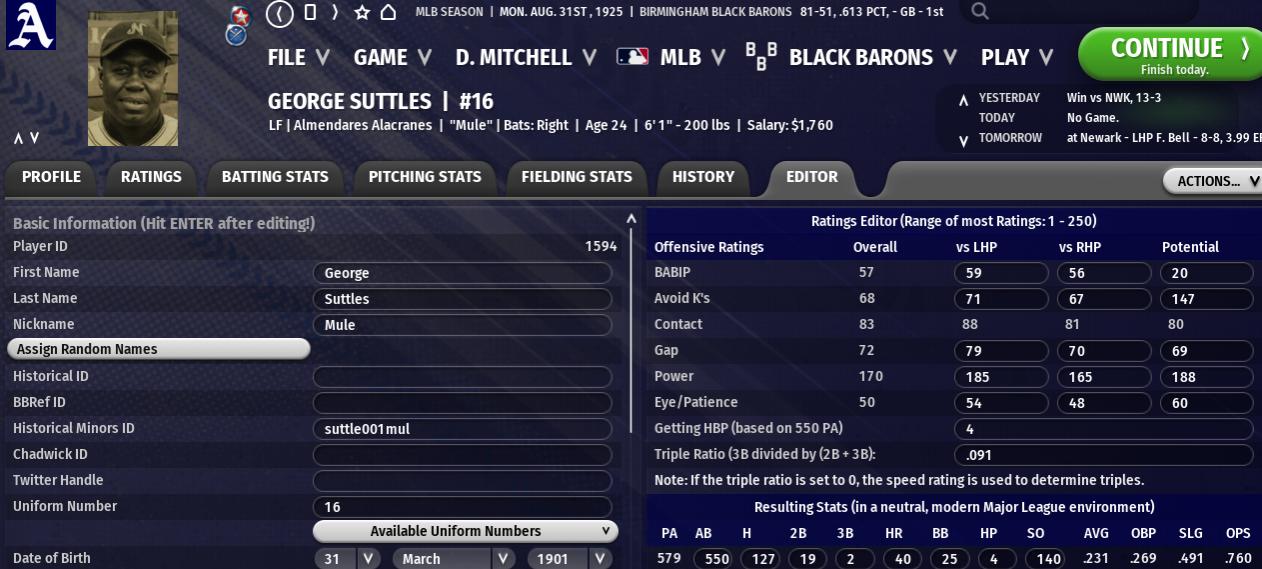The width and height of the screenshot is (1262, 569).
Task: Show the Batting Stats tab
Action: [x=275, y=177]
